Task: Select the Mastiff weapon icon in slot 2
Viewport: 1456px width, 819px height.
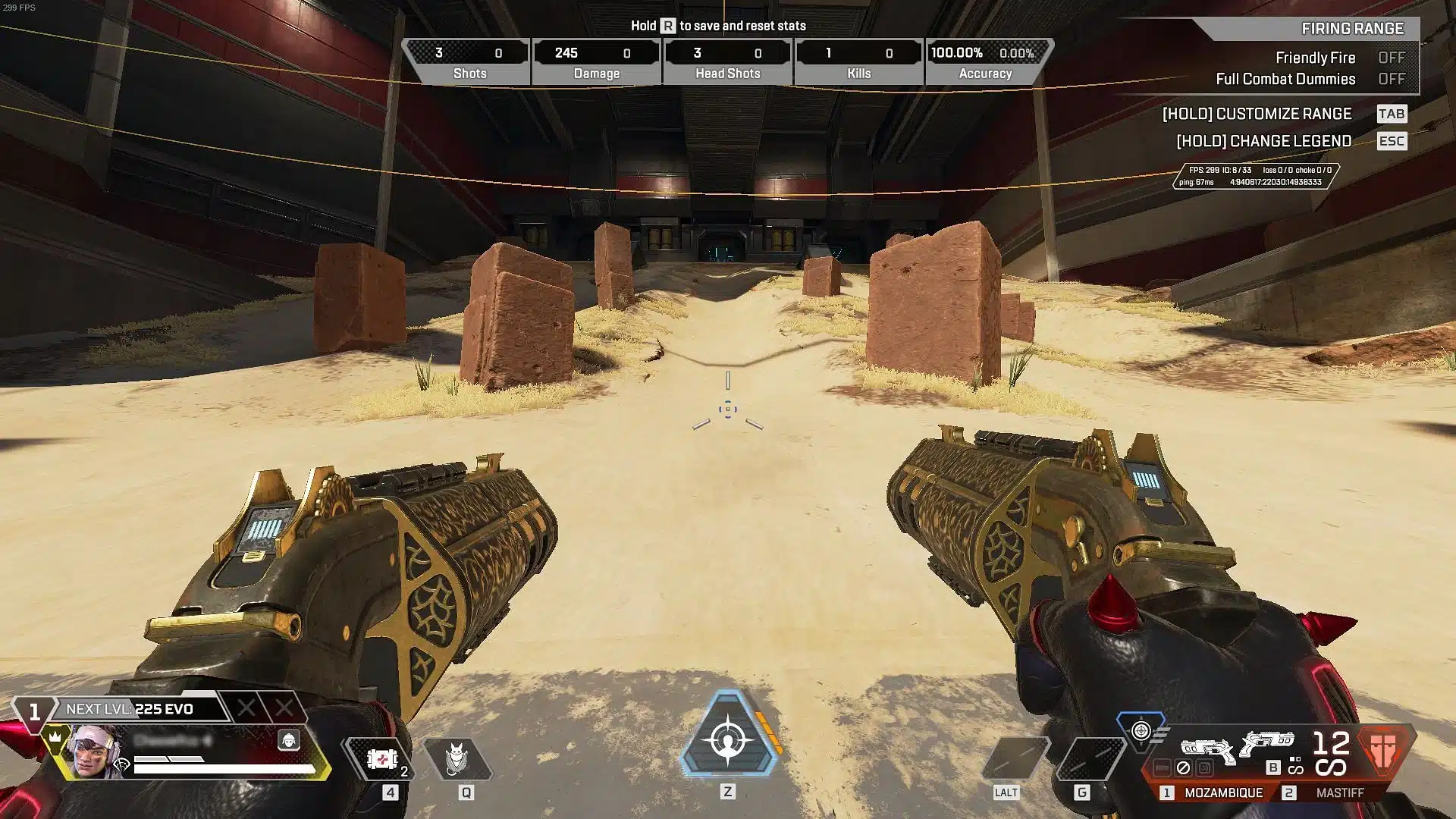Action: 1268,742
